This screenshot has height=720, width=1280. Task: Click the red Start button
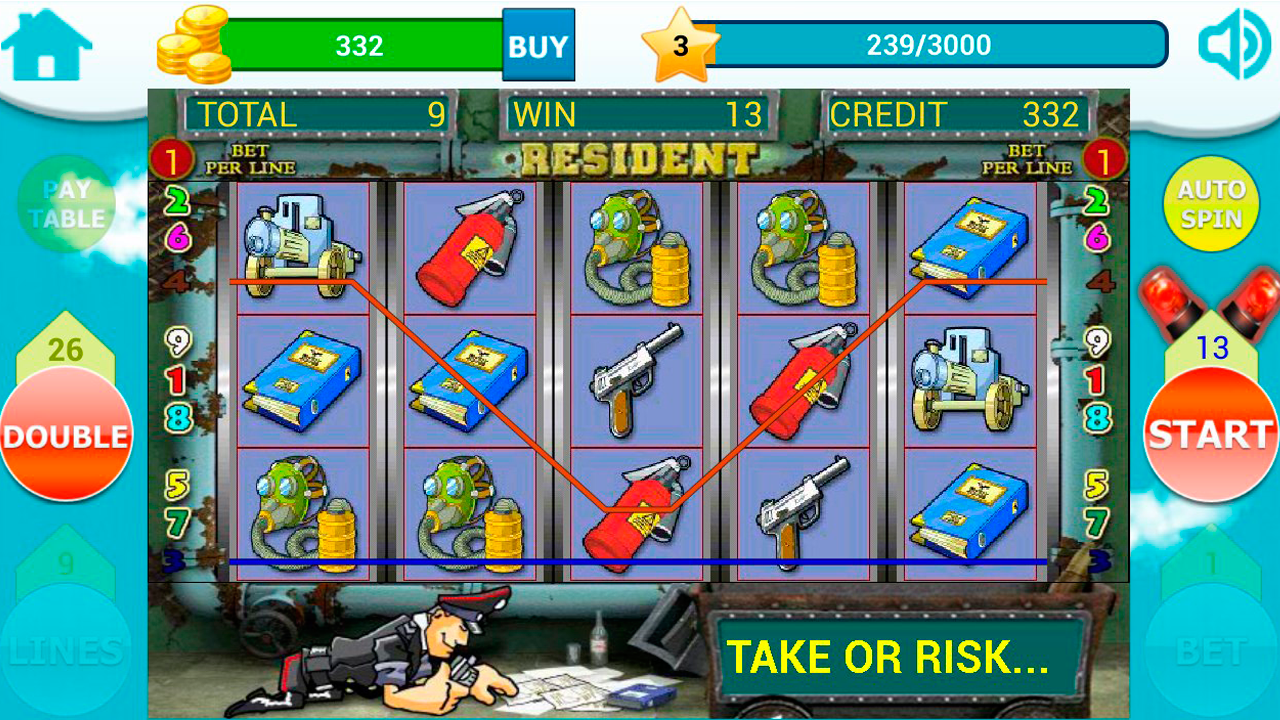tap(1210, 435)
